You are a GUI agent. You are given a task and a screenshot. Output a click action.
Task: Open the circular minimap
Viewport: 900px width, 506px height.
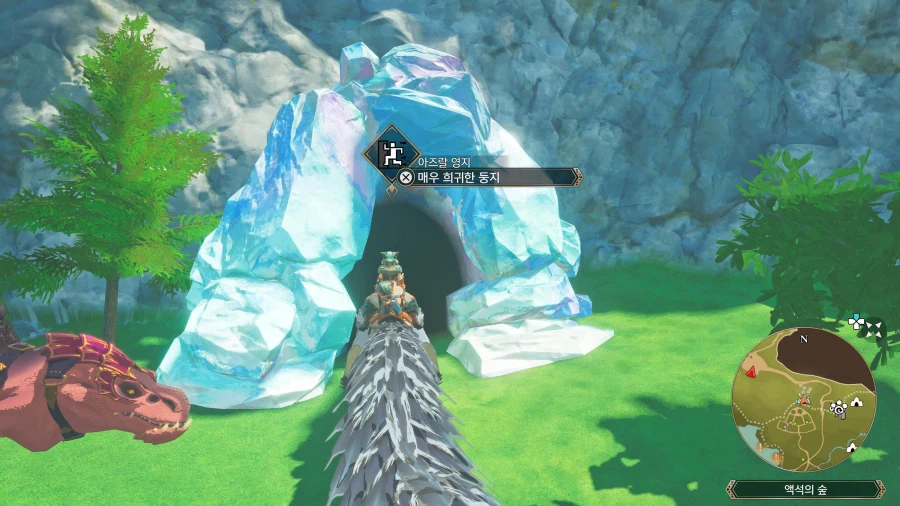pos(803,397)
